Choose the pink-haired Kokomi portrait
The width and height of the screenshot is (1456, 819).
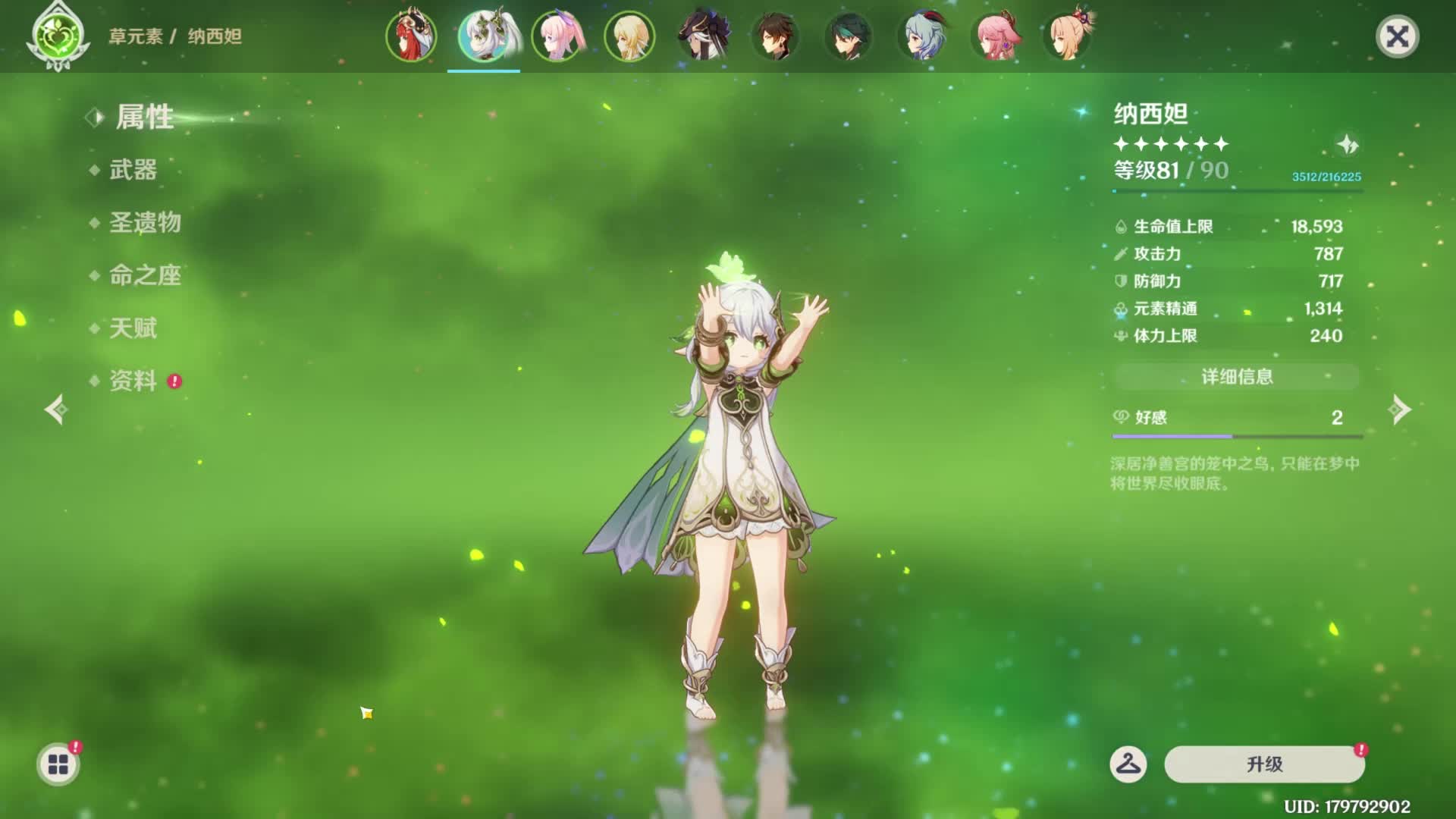557,36
